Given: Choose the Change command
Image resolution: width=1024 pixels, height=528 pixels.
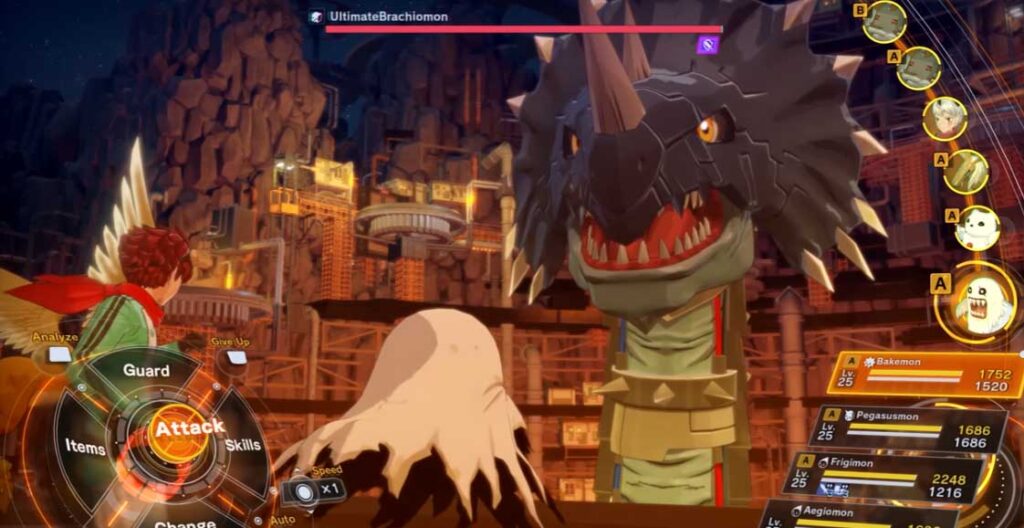Looking at the screenshot, I should 184,519.
